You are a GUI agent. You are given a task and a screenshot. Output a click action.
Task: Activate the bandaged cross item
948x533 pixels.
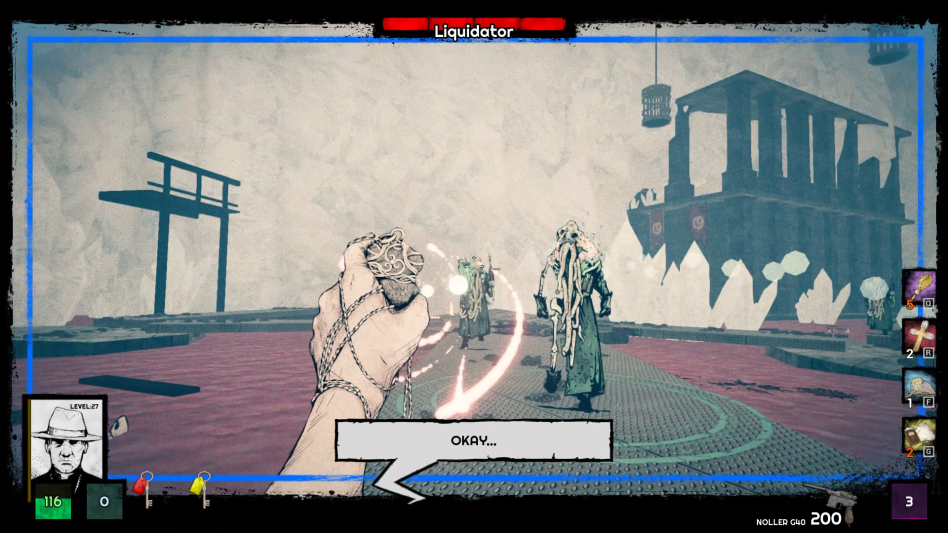click(918, 337)
